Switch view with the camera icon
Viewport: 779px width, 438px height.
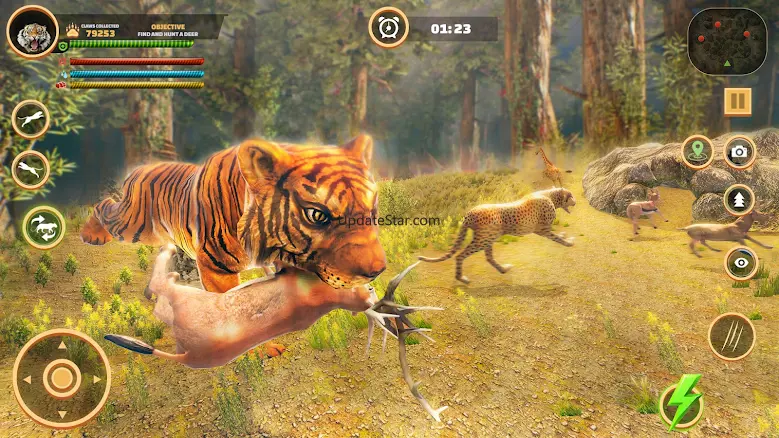click(x=739, y=152)
